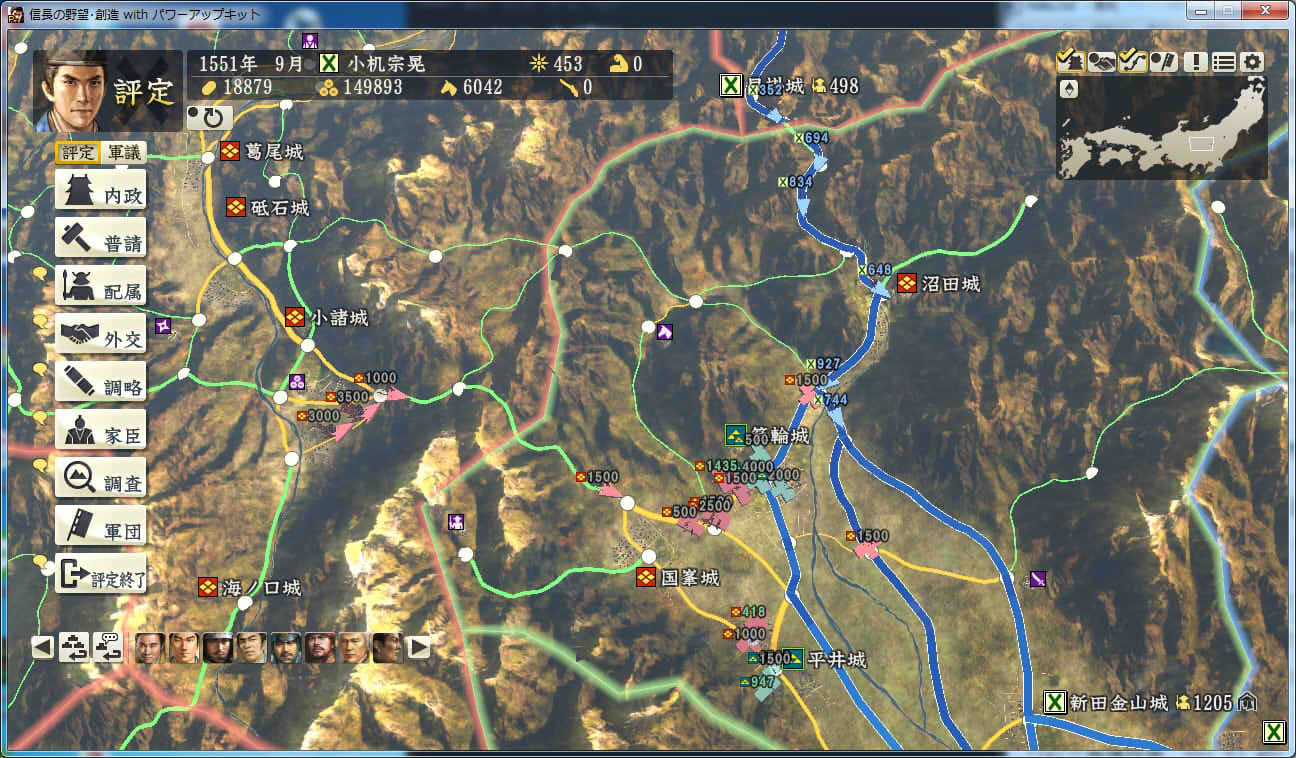Screen dimensions: 1296x758
Task: Open the list icon next to the gear
Action: (x=1224, y=61)
